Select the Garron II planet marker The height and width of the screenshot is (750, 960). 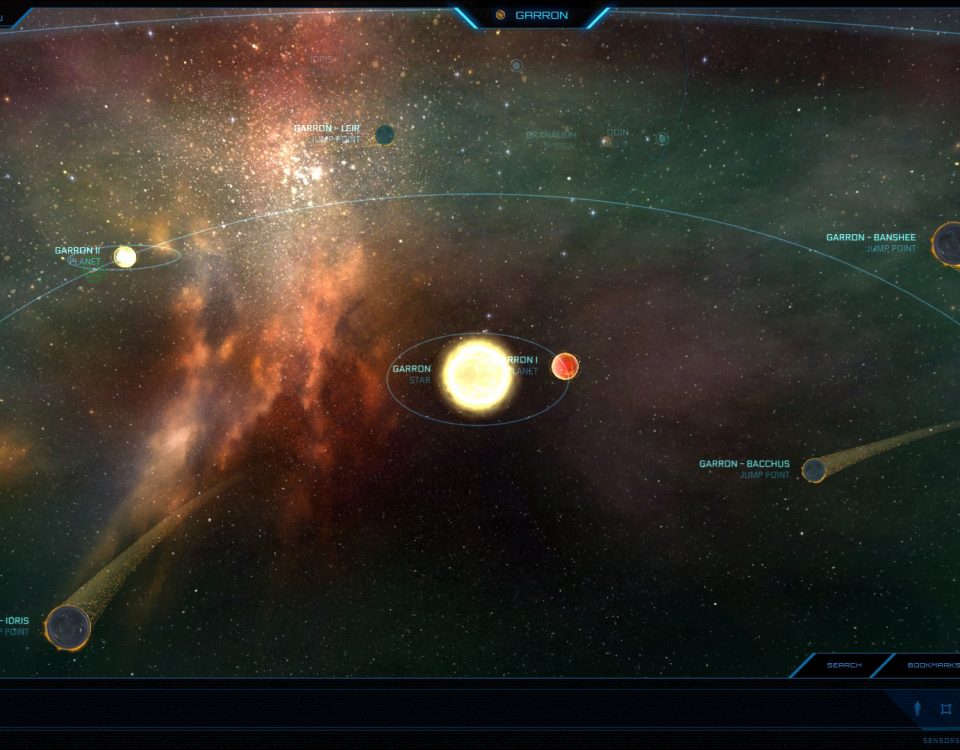125,257
